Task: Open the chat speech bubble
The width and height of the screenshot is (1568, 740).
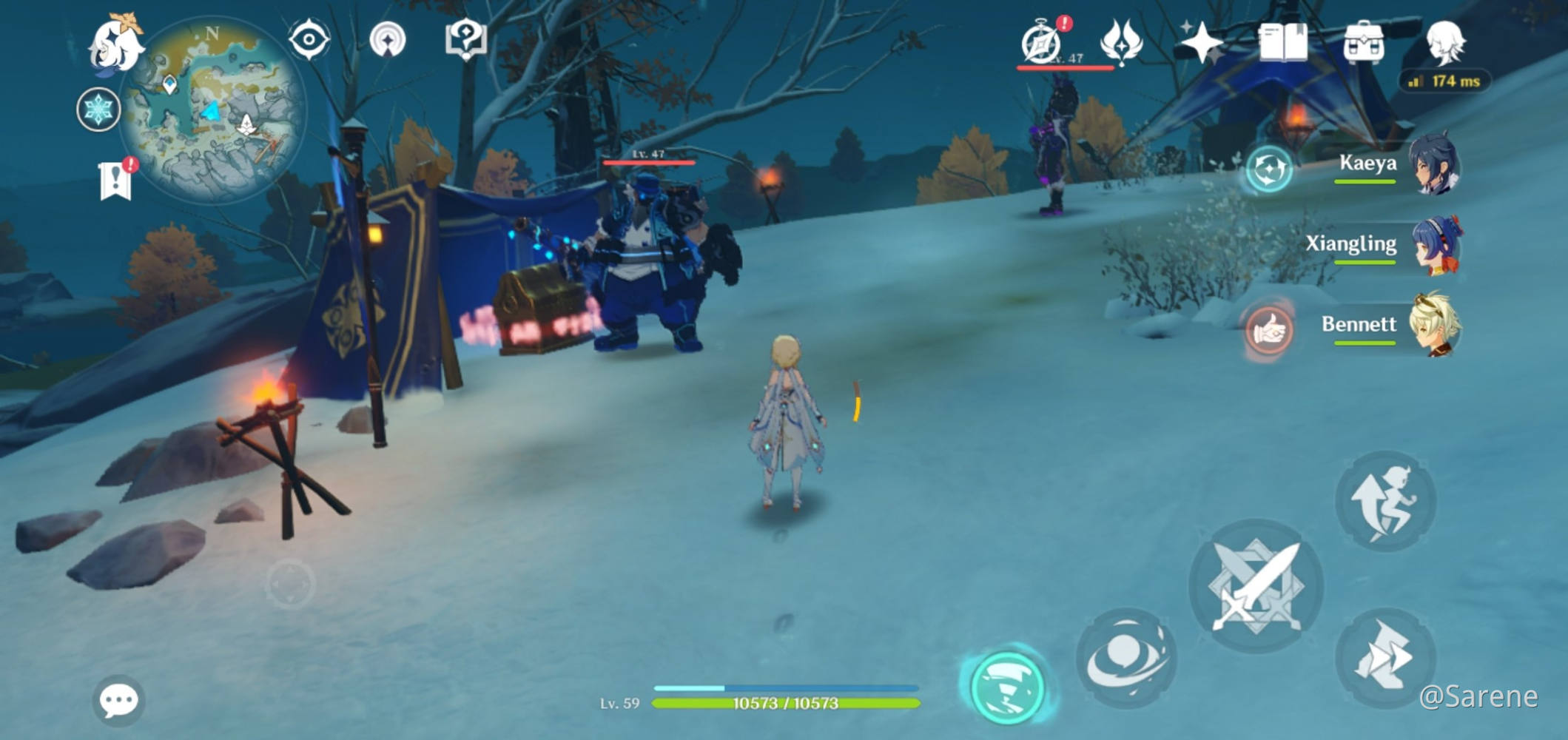Action: click(118, 699)
